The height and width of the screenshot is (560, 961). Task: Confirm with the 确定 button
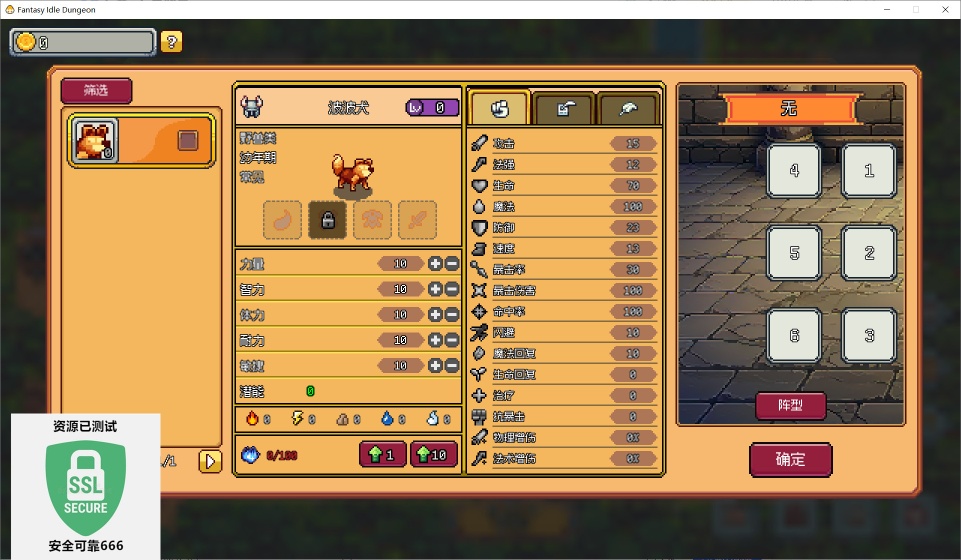point(790,460)
